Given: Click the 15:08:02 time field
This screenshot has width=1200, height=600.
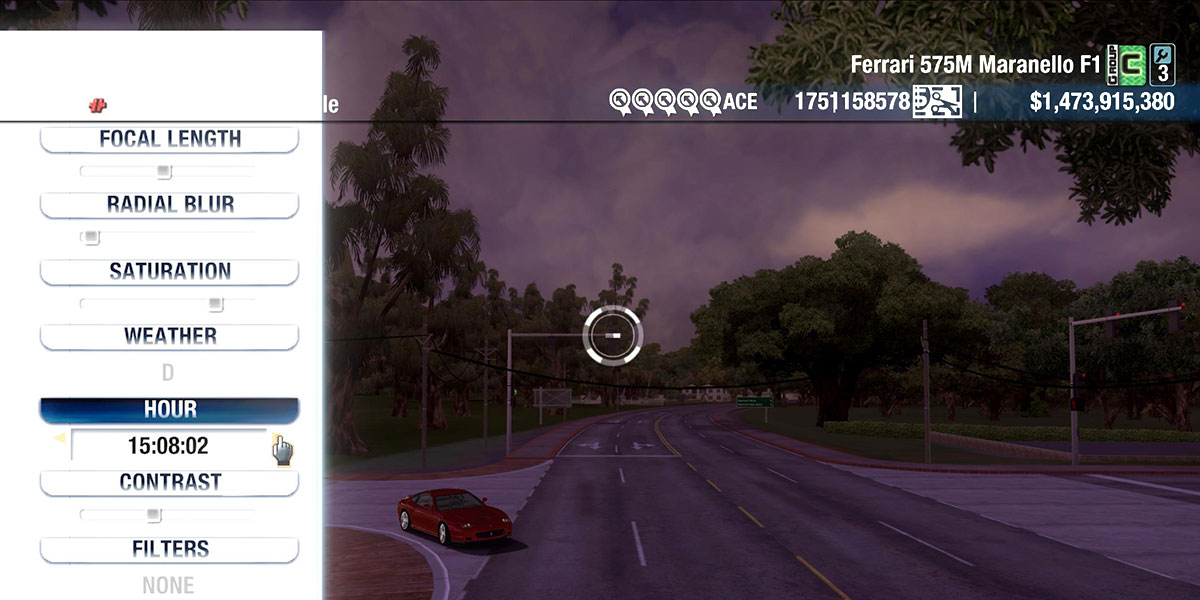Looking at the screenshot, I should coord(168,445).
